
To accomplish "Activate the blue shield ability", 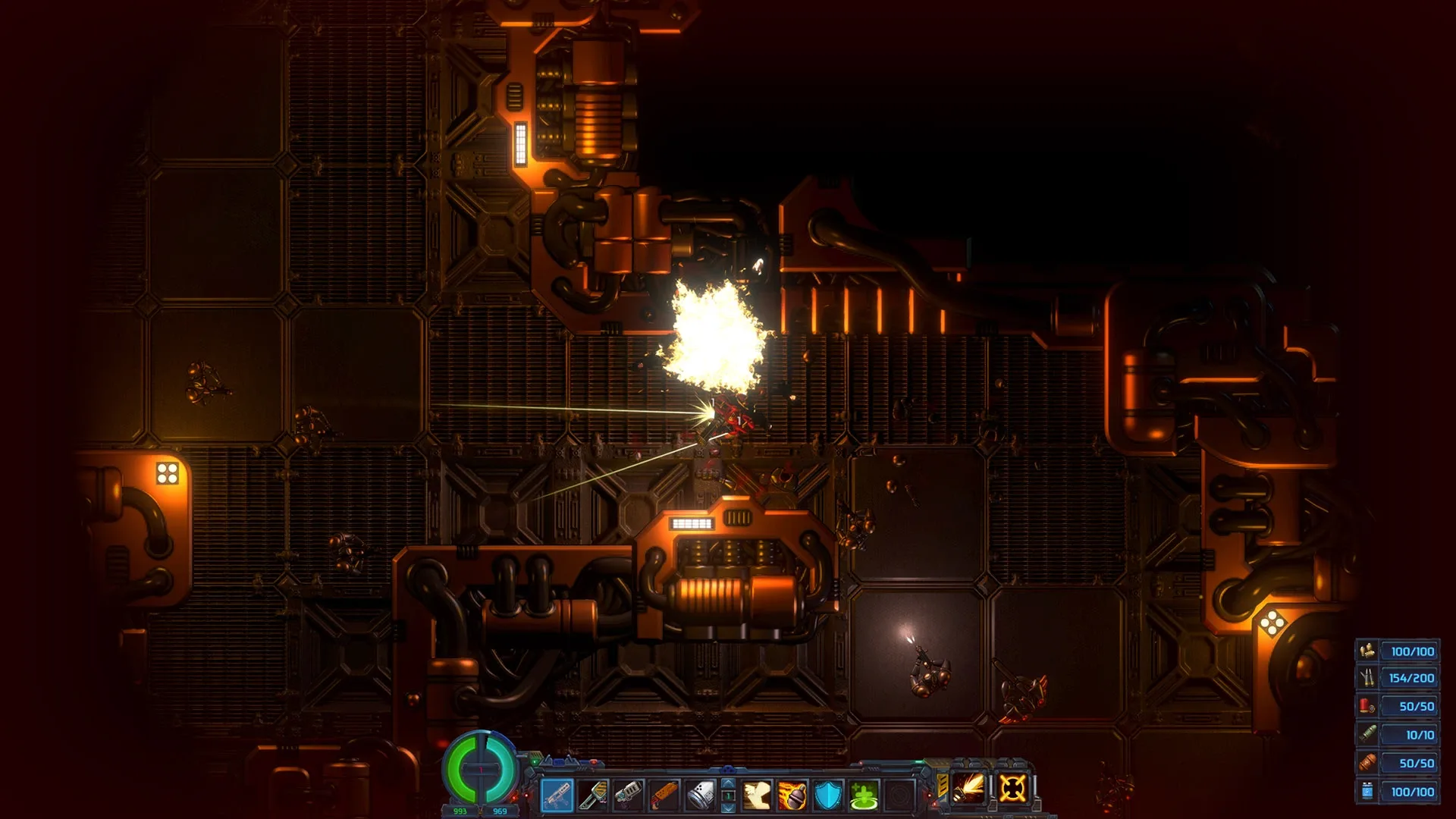I will point(828,795).
